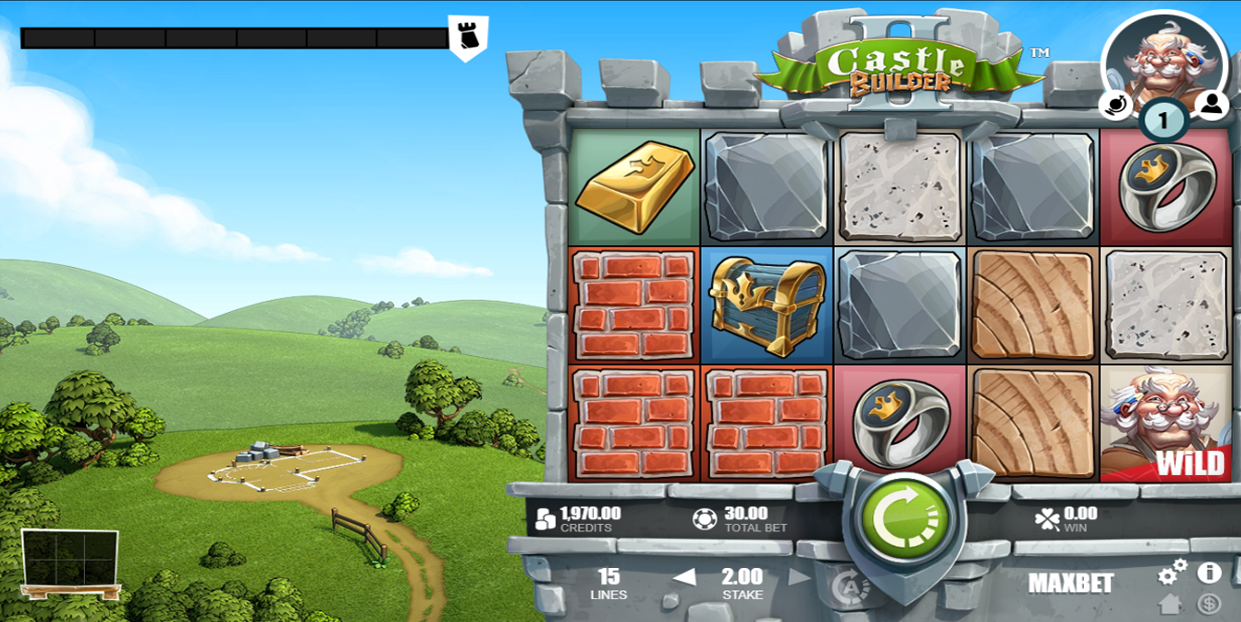Image resolution: width=1241 pixels, height=622 pixels.
Task: Decrease the stake with the left arrow
Action: pyautogui.click(x=684, y=578)
